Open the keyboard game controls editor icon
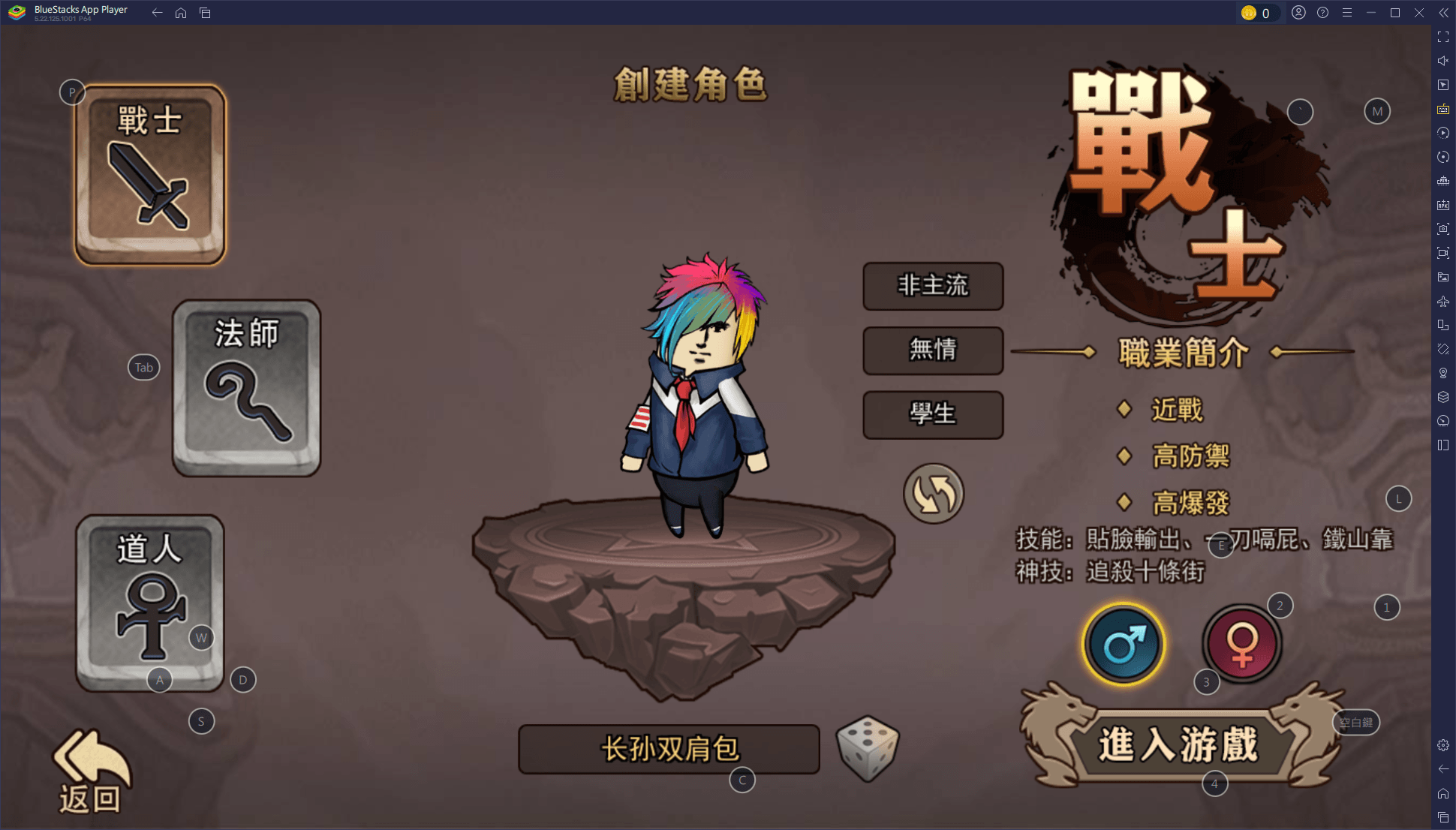 coord(1442,109)
